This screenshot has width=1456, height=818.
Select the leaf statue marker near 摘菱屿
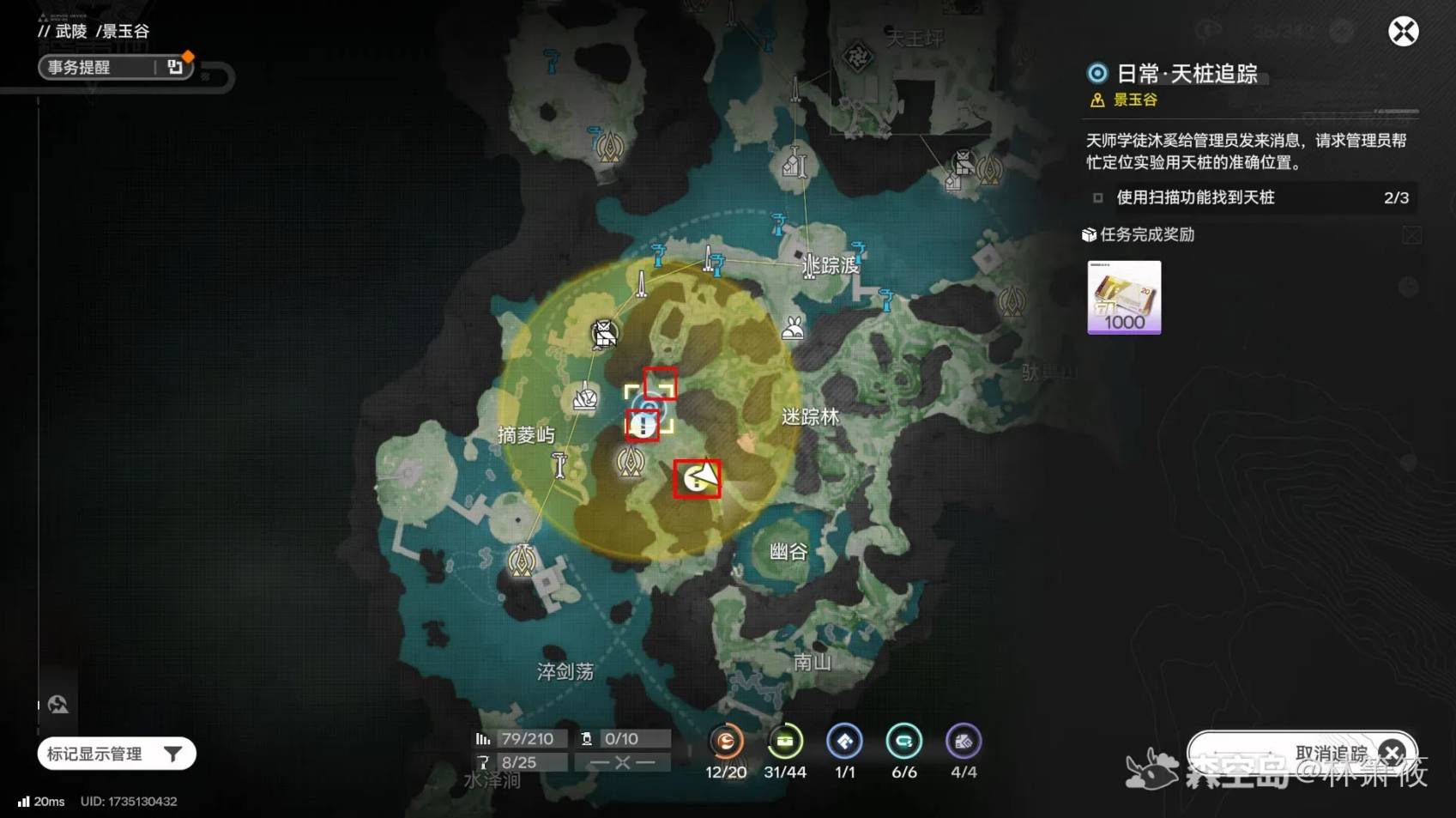[x=585, y=398]
